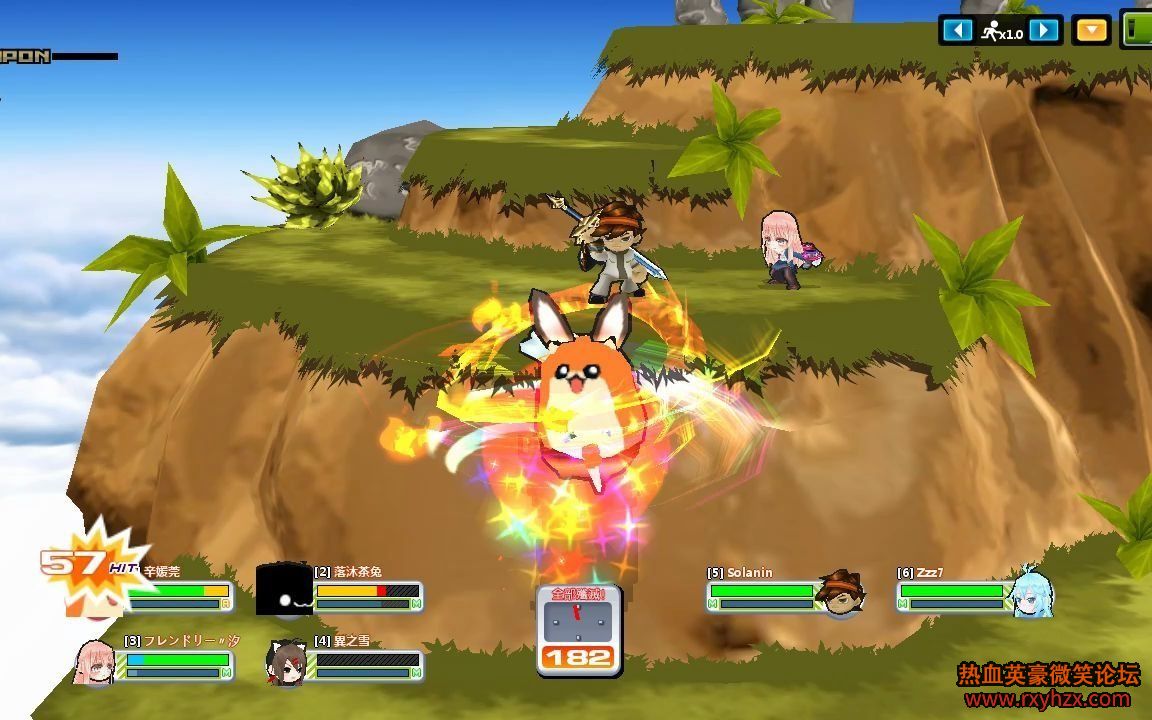Increase playback speed with the right arrow
The width and height of the screenshot is (1152, 720).
(x=1044, y=30)
